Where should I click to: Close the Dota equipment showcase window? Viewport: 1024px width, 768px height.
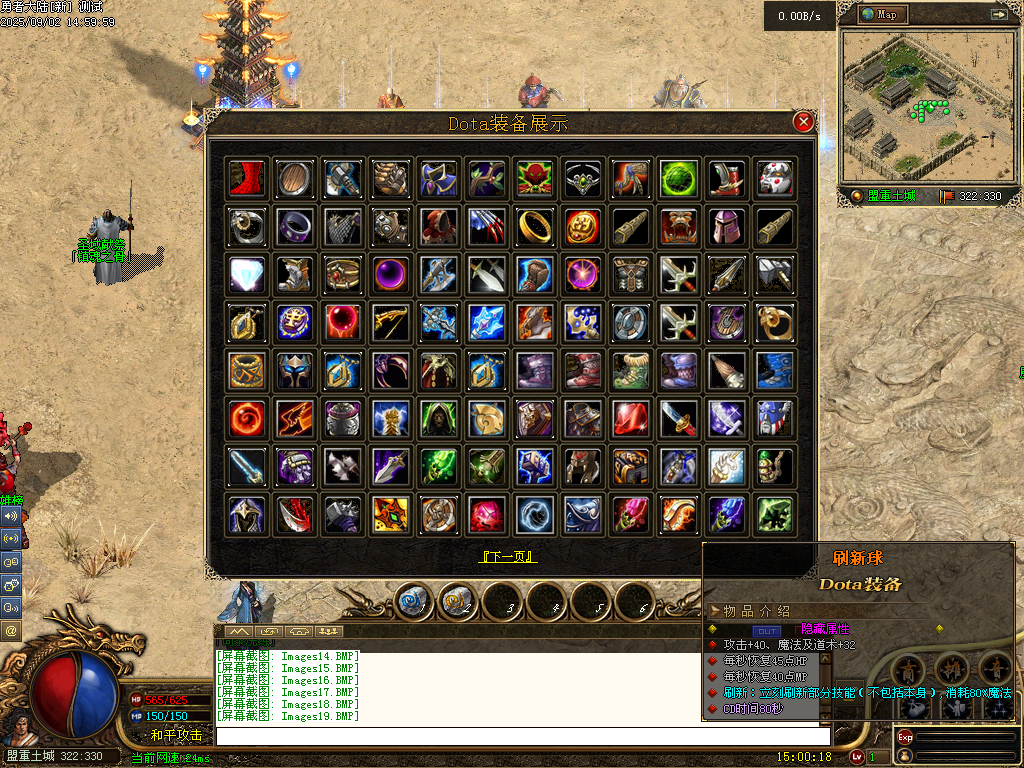(803, 122)
